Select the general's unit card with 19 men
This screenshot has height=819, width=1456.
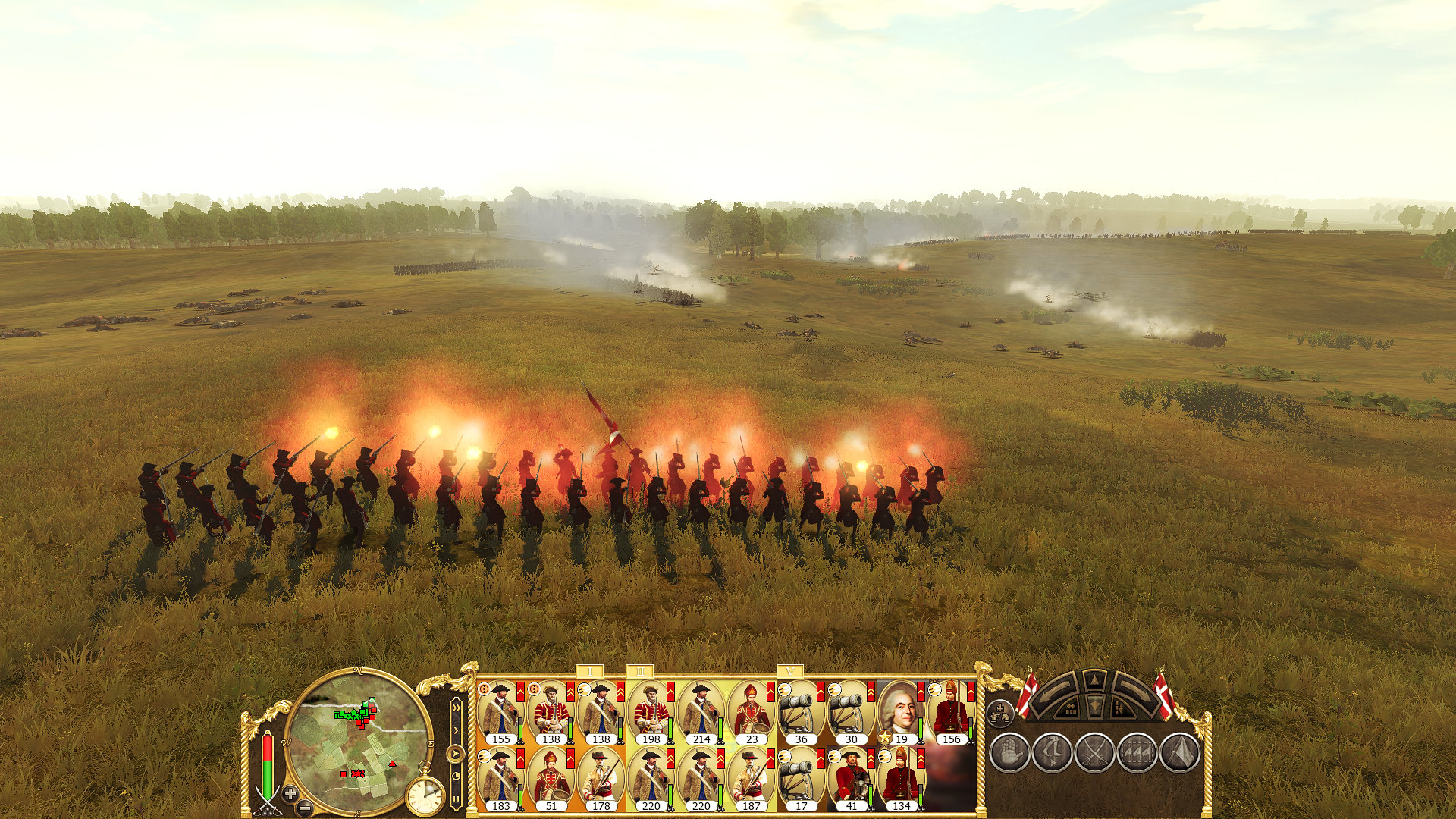click(x=901, y=713)
